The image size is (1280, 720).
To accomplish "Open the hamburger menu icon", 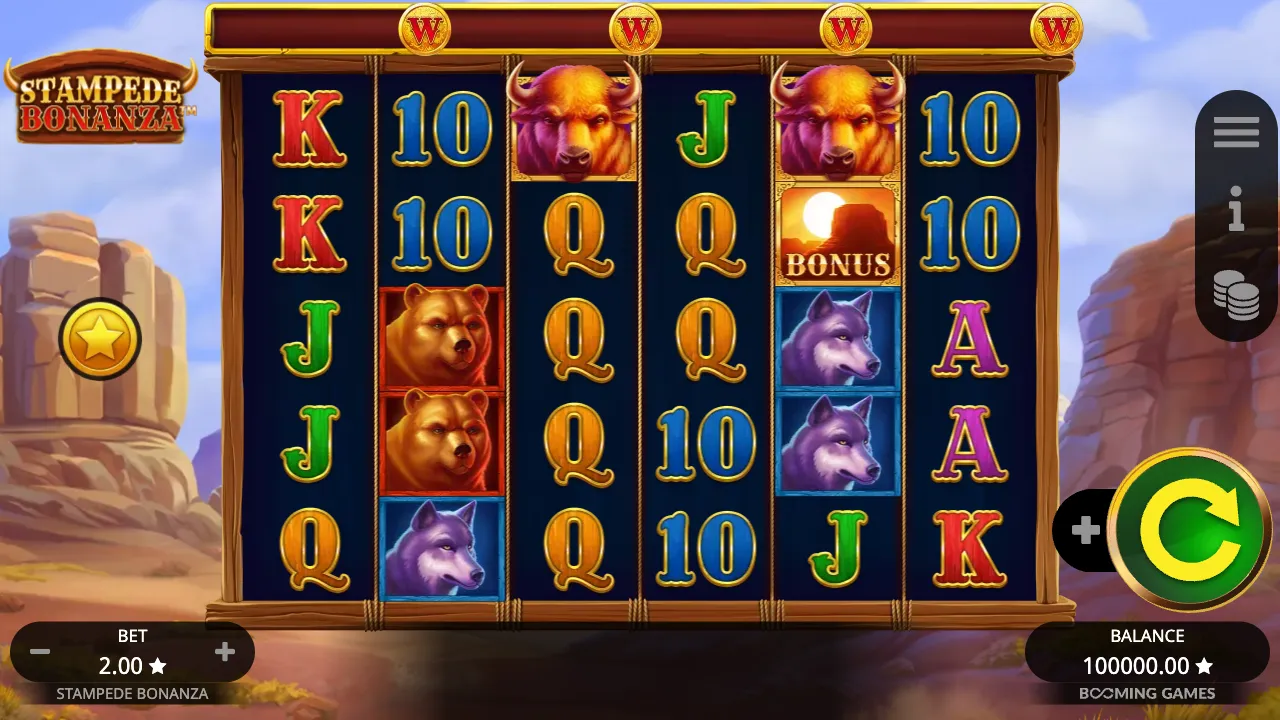I will pyautogui.click(x=1235, y=131).
